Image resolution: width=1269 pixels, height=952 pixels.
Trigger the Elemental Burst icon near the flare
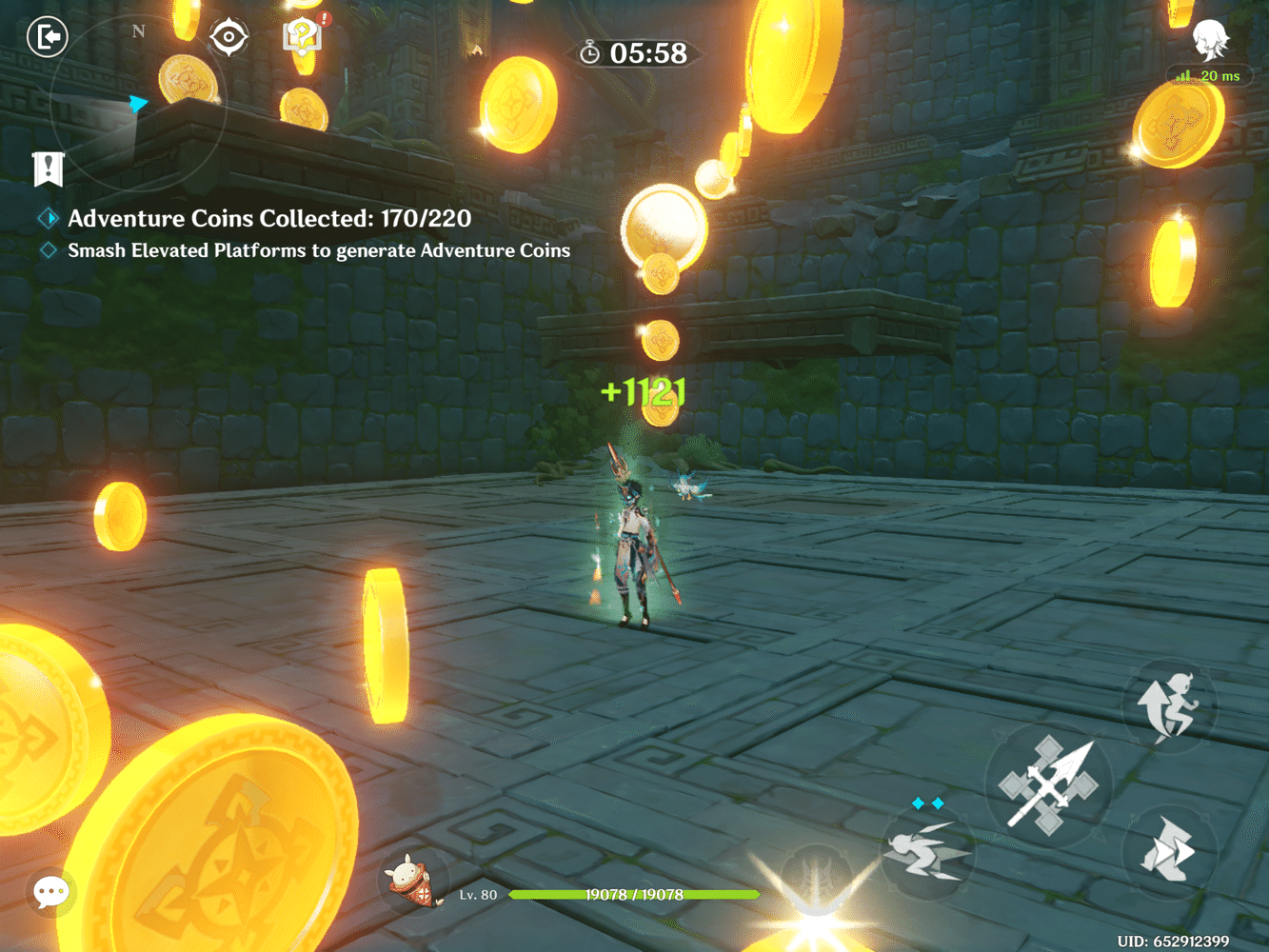[814, 885]
